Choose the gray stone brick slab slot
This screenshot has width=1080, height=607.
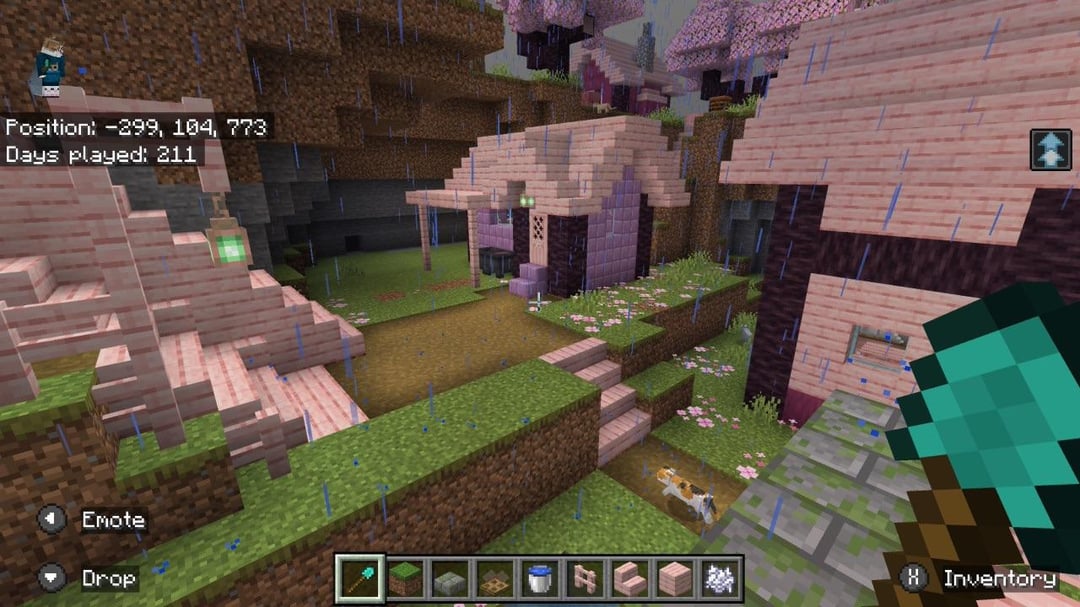pyautogui.click(x=449, y=579)
